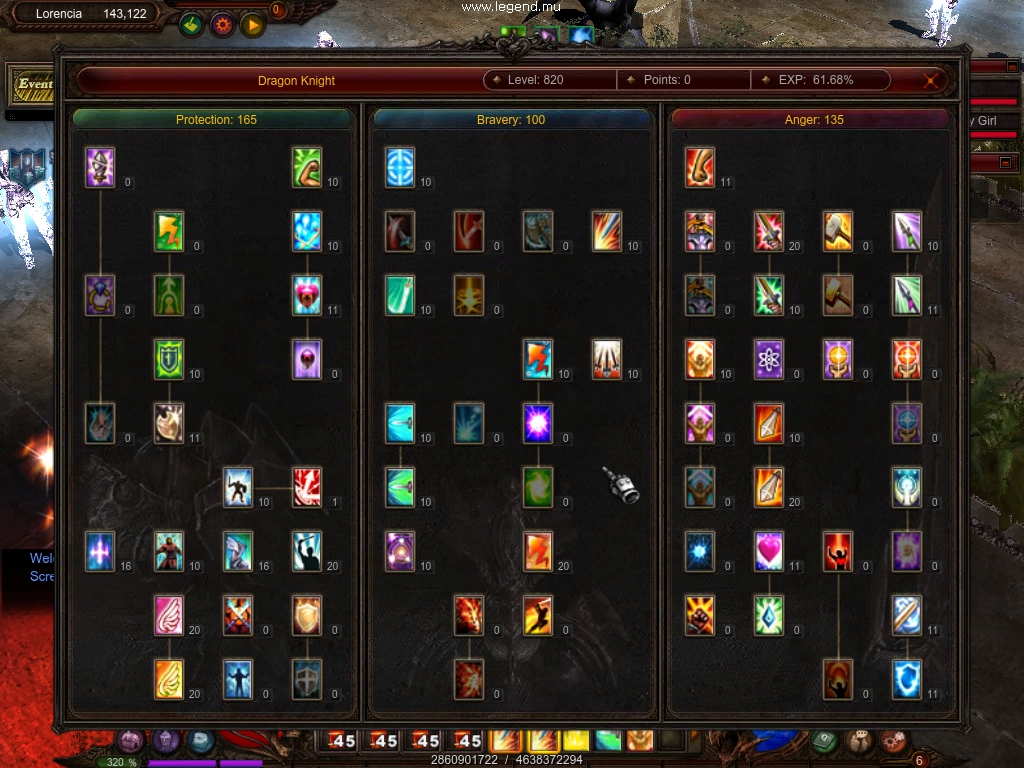Select the crossed swords skill in Protection

click(238, 615)
